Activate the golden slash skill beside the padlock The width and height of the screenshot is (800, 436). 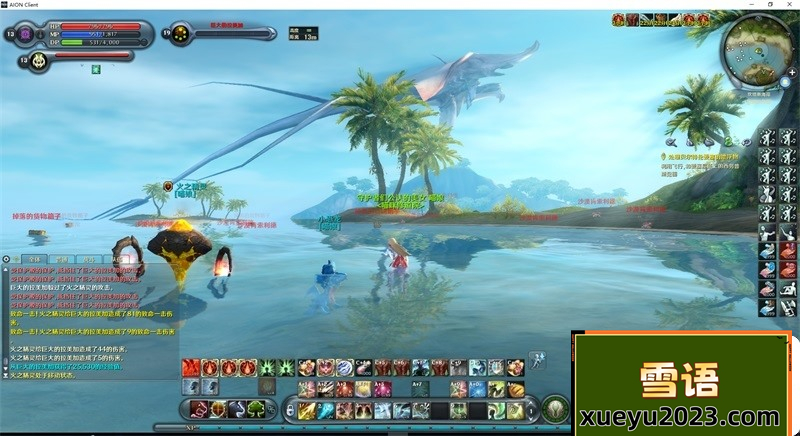[x=307, y=410]
